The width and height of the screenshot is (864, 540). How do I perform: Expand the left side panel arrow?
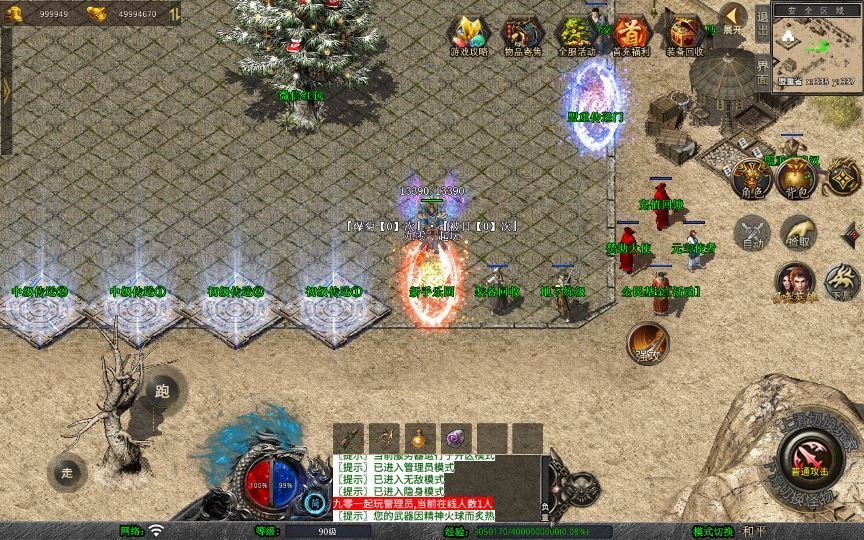6,90
